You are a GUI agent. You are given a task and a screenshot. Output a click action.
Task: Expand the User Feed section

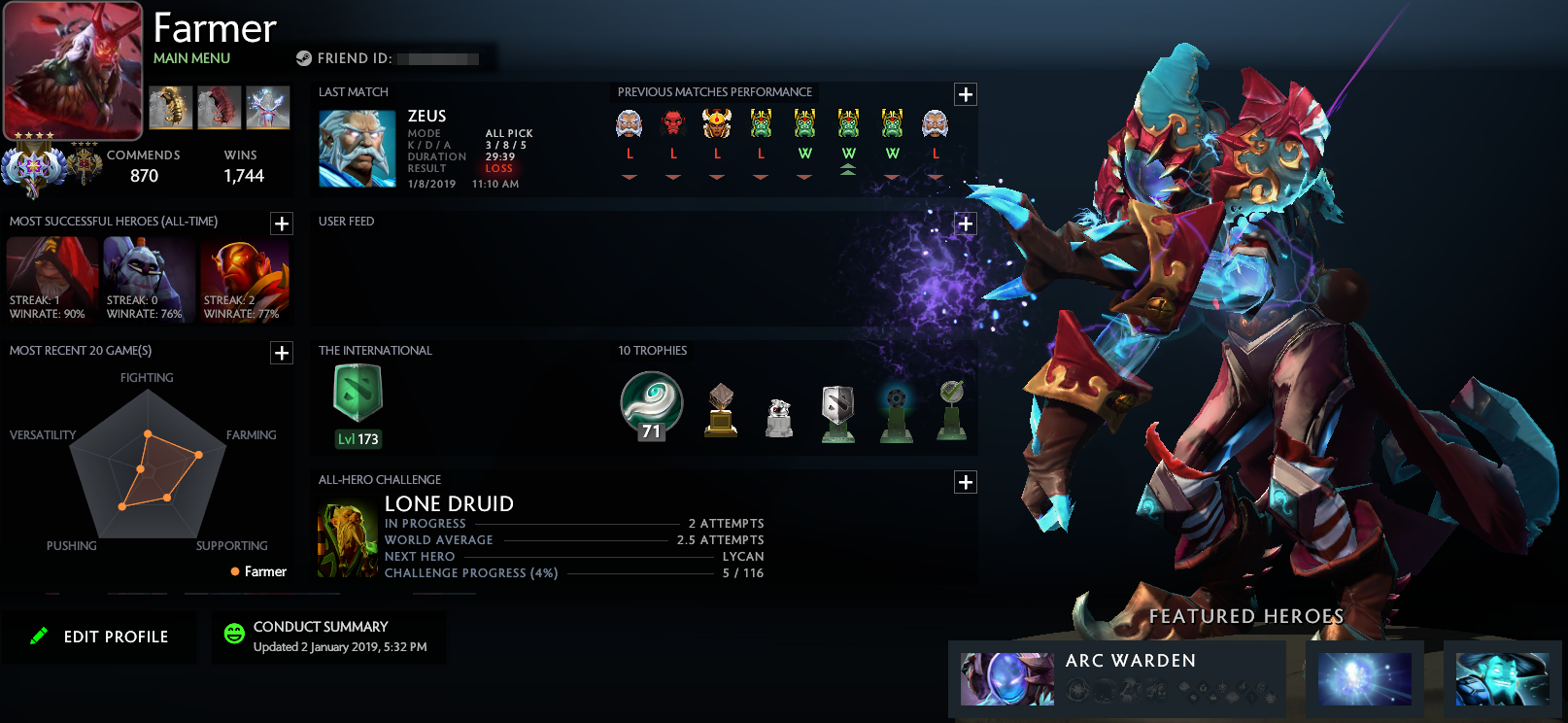click(965, 224)
